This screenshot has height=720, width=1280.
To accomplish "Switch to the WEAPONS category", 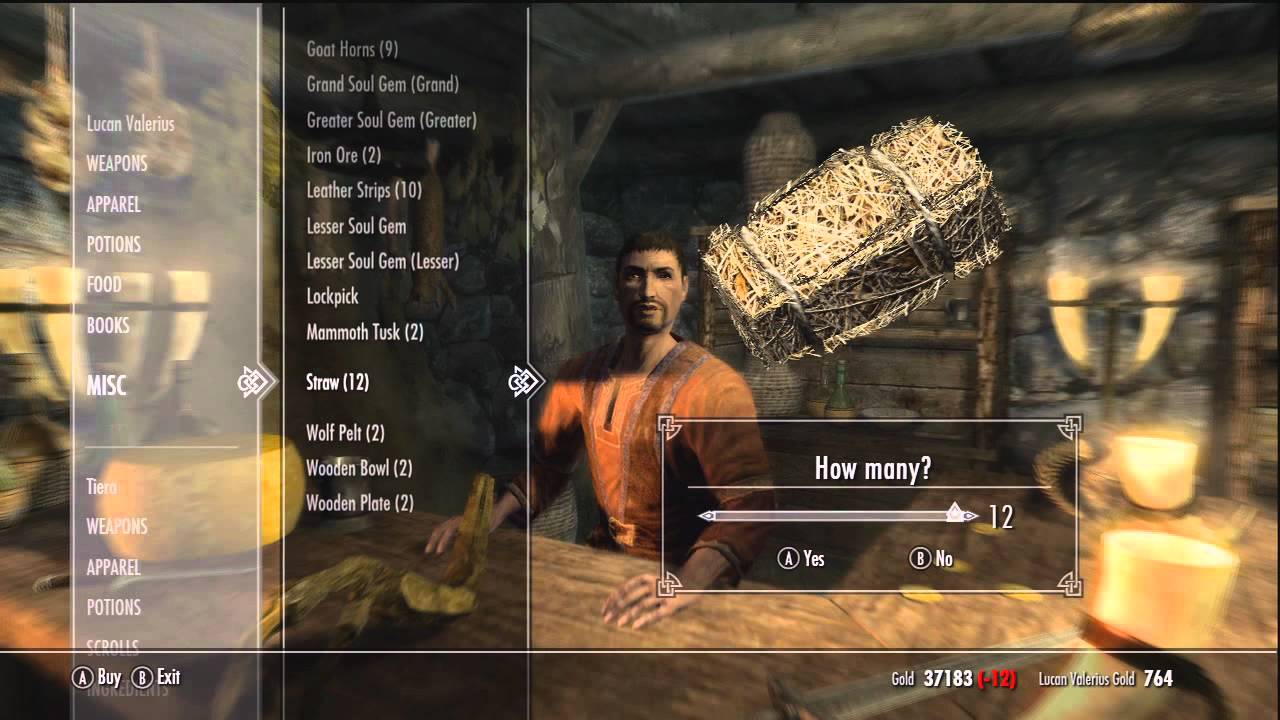I will [114, 164].
